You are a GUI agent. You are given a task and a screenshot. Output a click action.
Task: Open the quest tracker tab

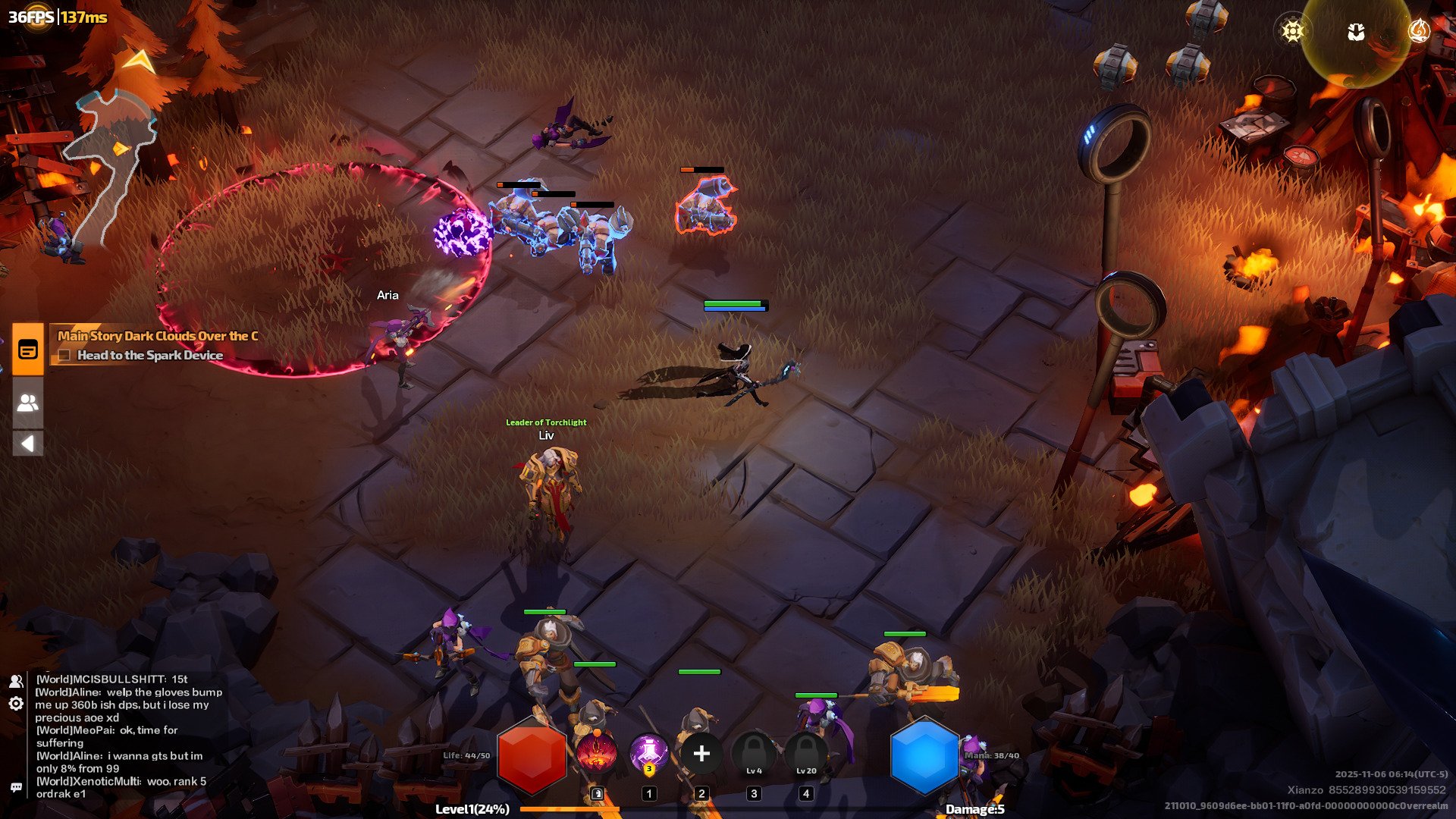(28, 350)
